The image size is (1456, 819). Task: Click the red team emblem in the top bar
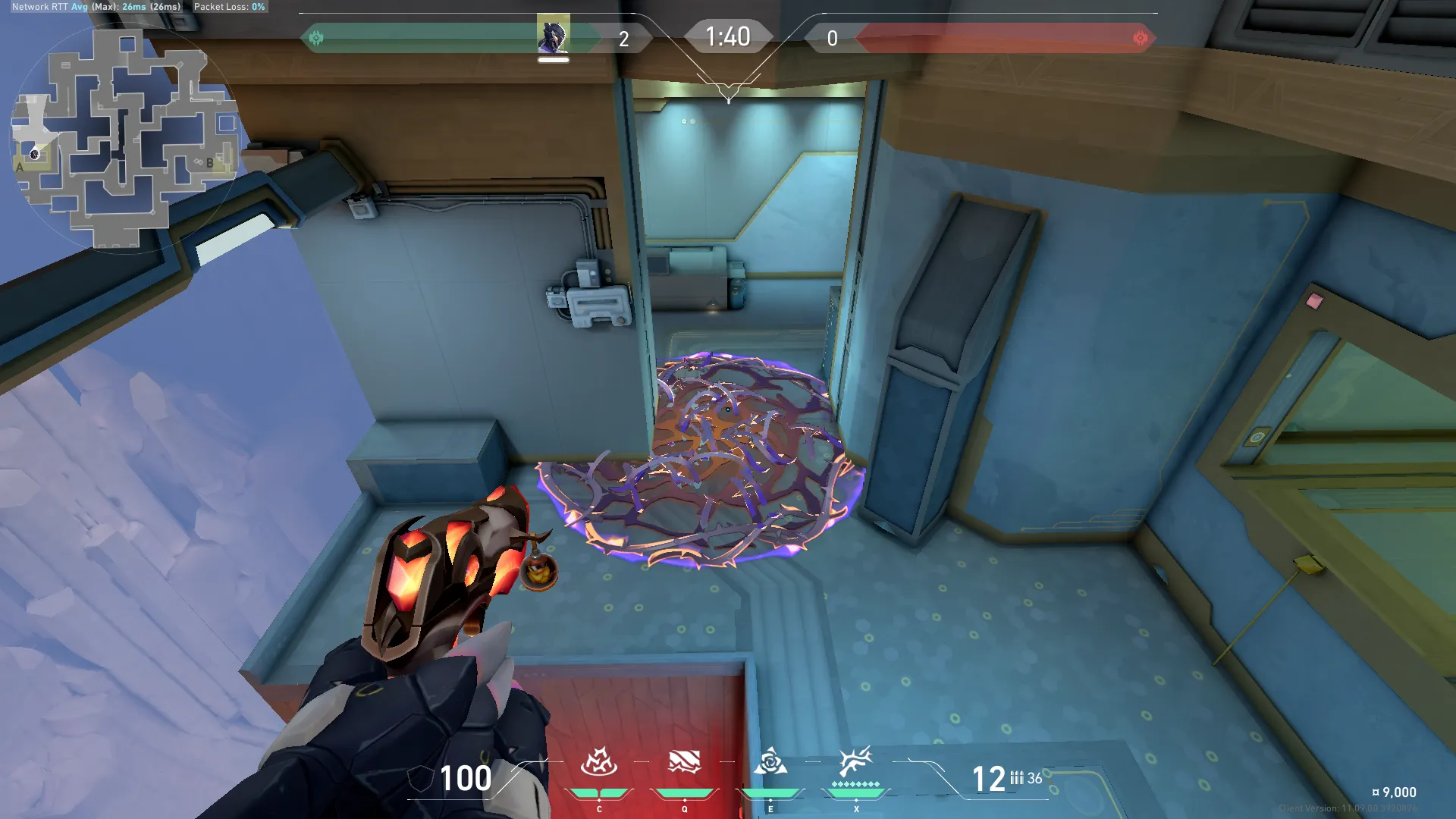tap(1140, 38)
